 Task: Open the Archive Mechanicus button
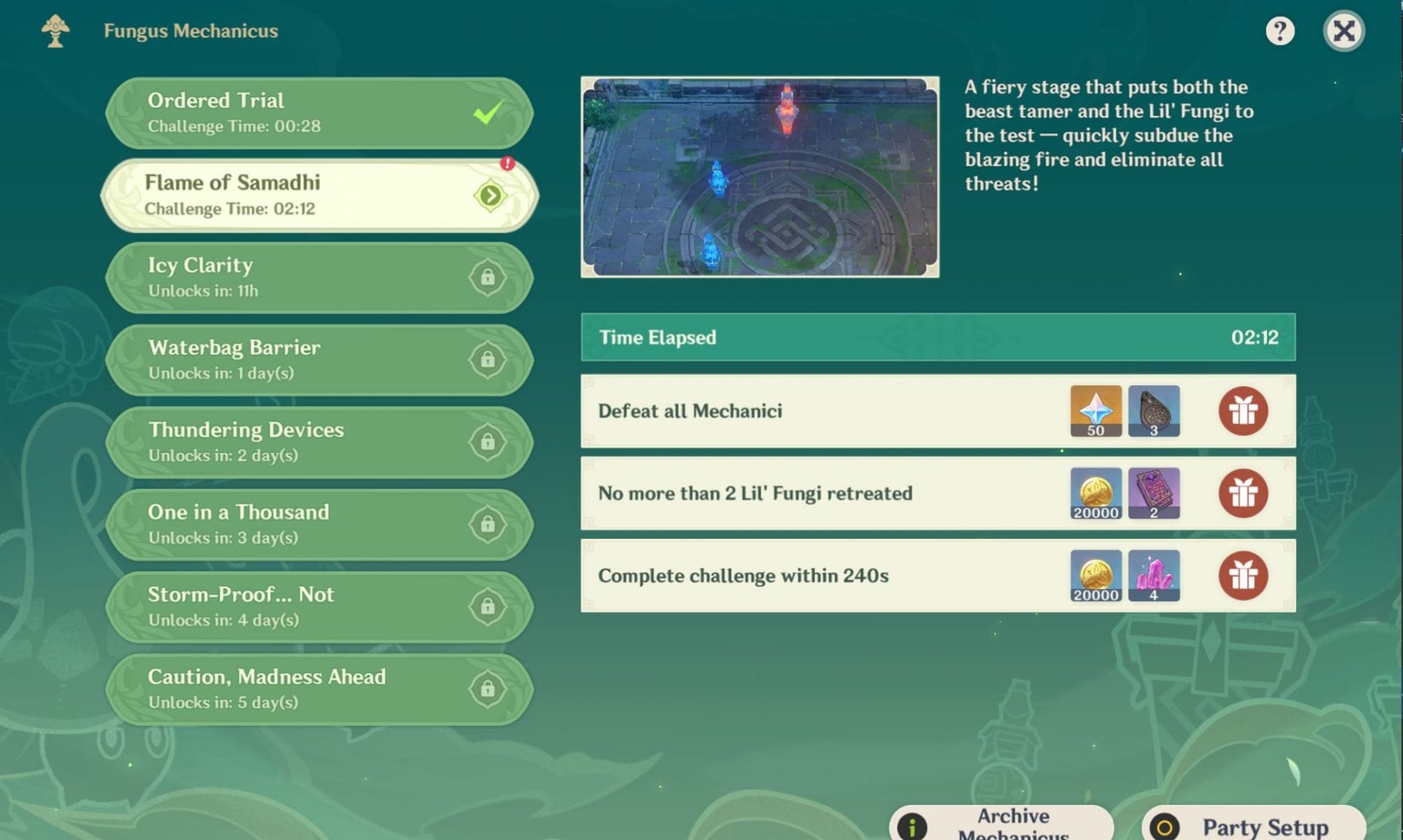[x=1001, y=824]
